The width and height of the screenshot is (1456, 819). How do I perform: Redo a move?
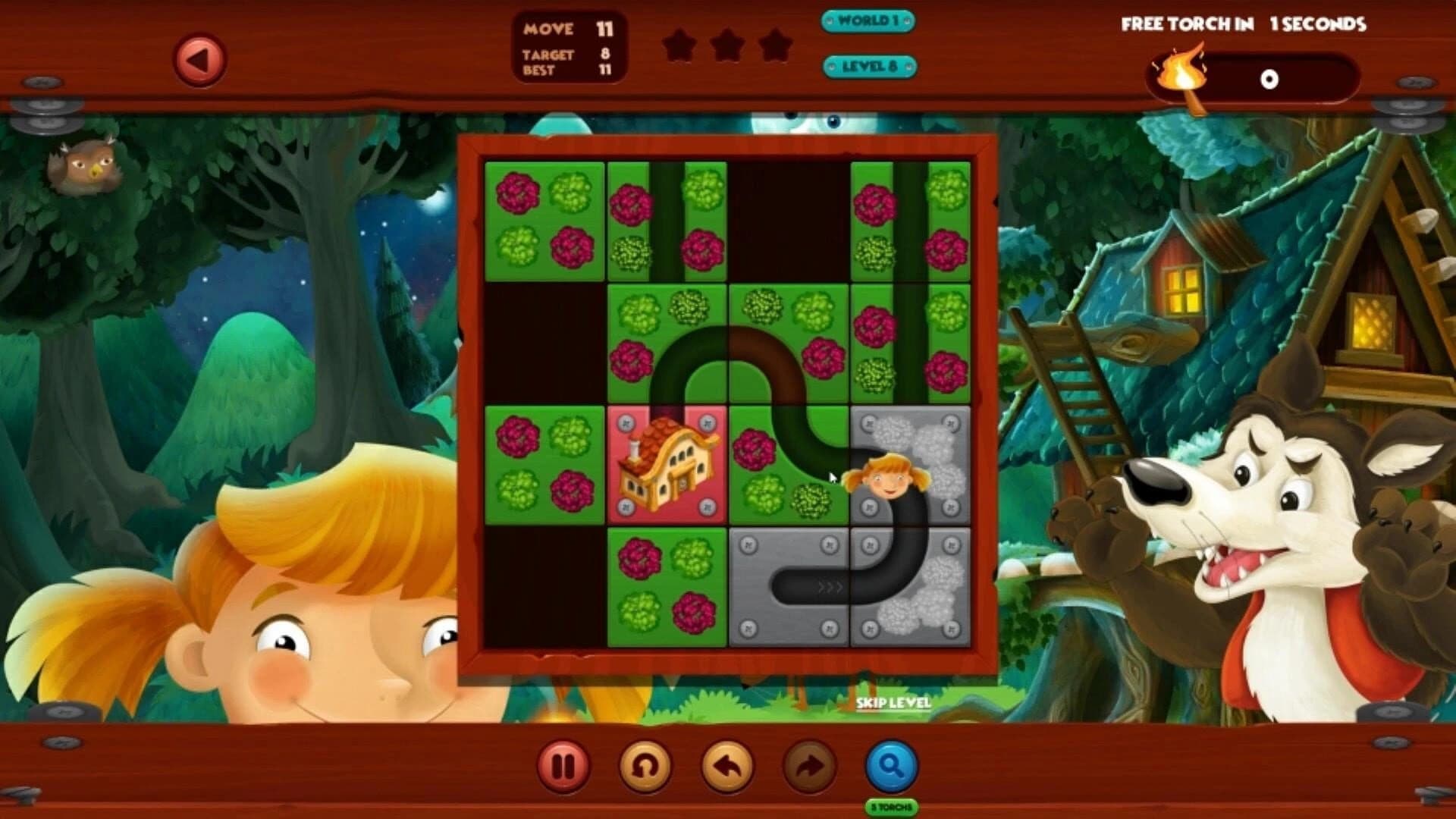click(x=808, y=766)
